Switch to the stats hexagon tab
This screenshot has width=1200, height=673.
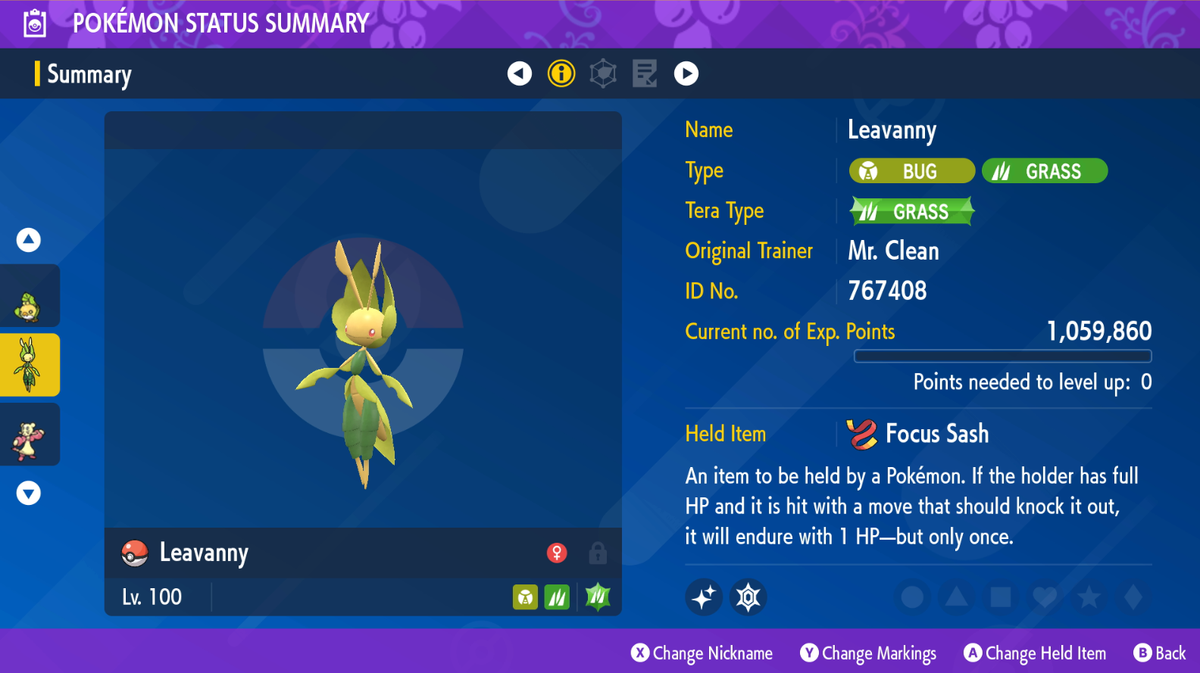603,73
